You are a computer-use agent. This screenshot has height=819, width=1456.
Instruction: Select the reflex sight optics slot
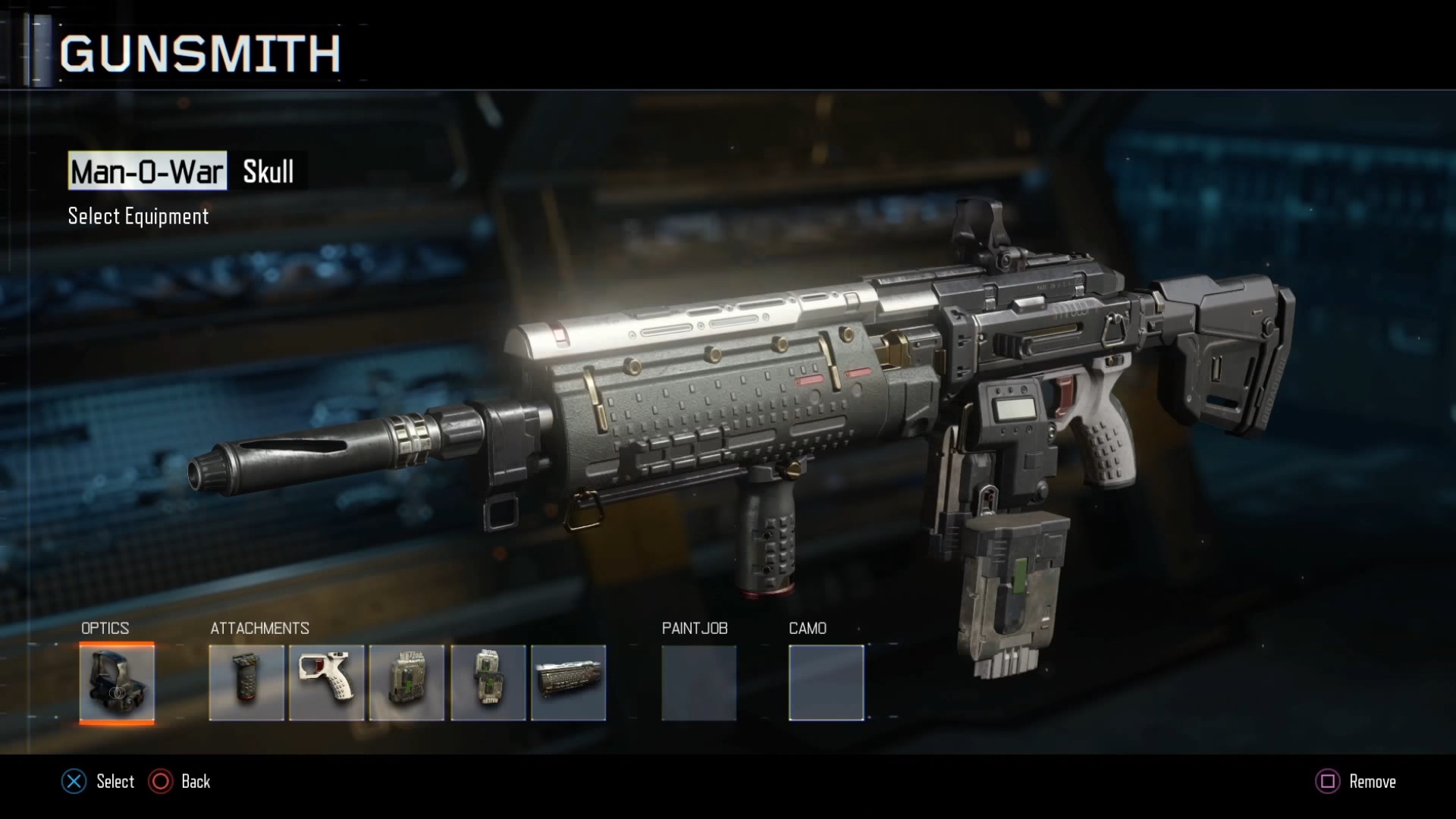point(117,682)
